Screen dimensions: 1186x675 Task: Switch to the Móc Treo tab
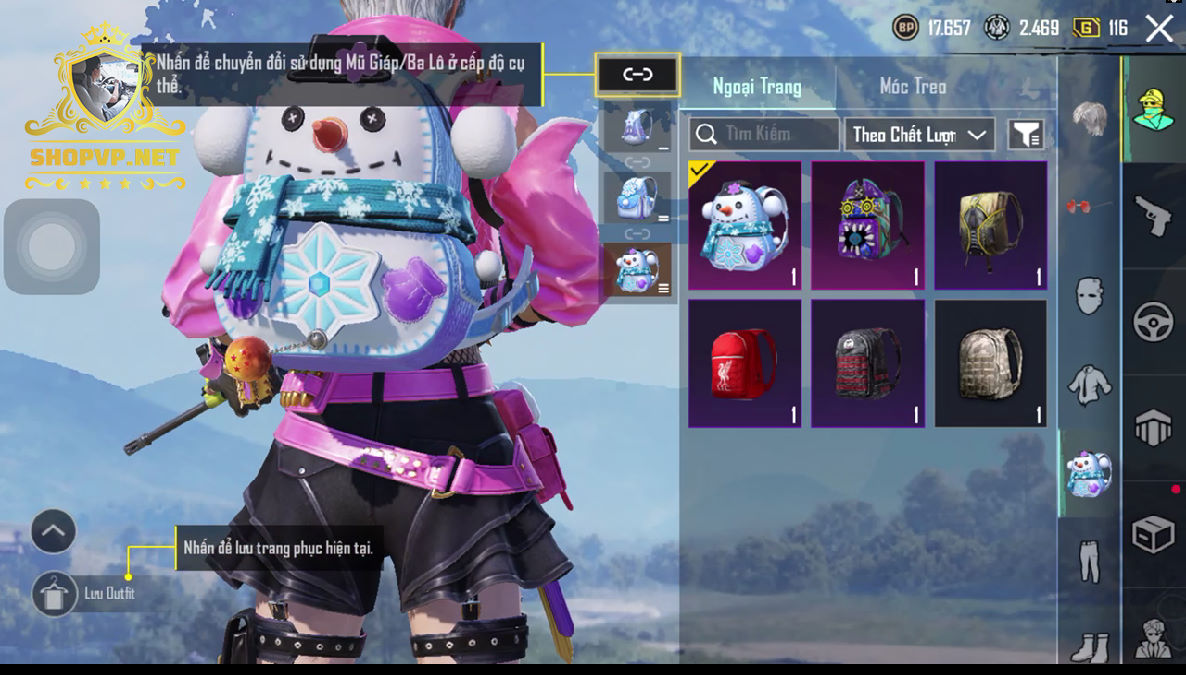click(x=912, y=86)
